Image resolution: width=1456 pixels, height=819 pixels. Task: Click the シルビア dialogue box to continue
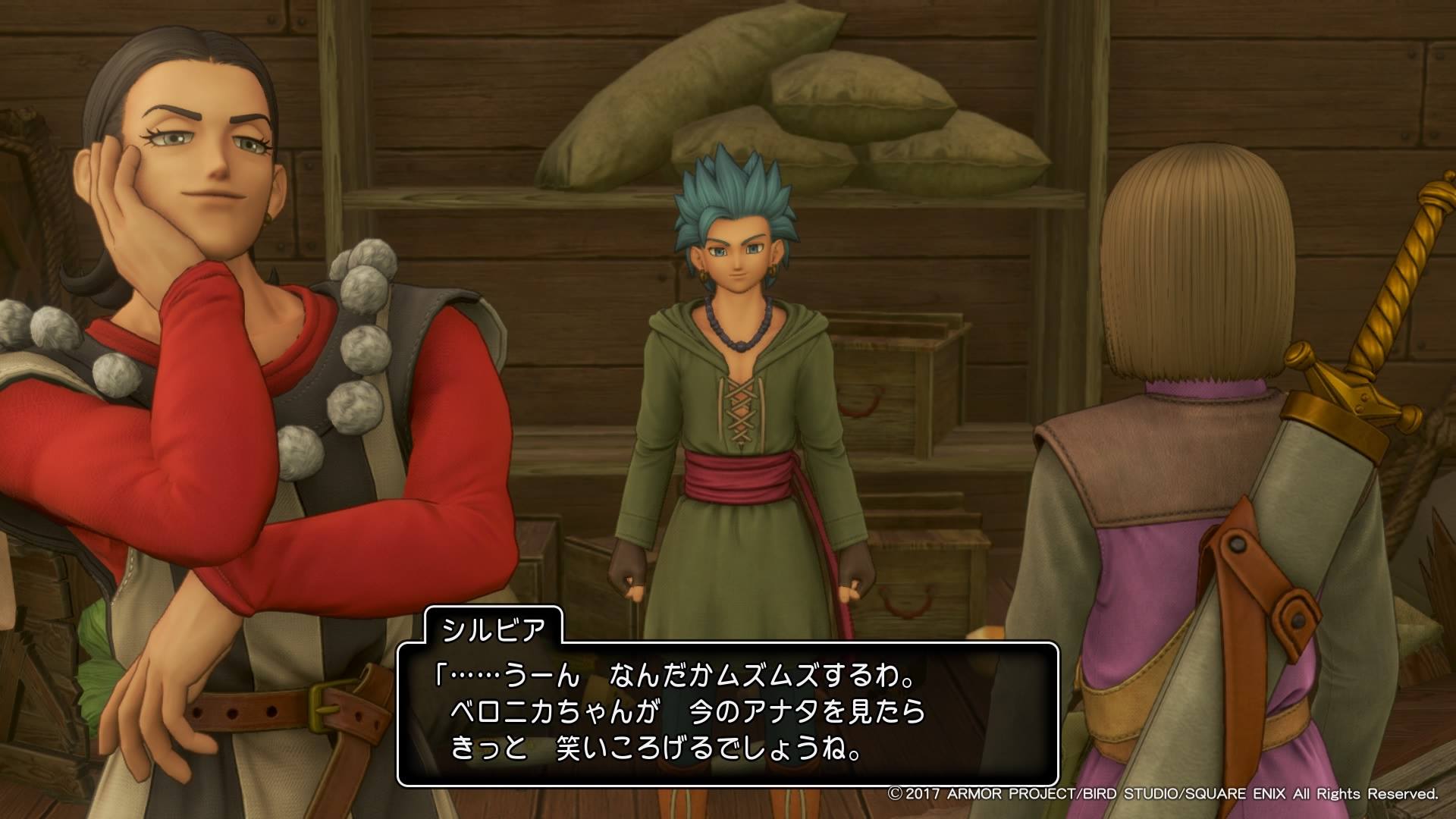pos(726,714)
